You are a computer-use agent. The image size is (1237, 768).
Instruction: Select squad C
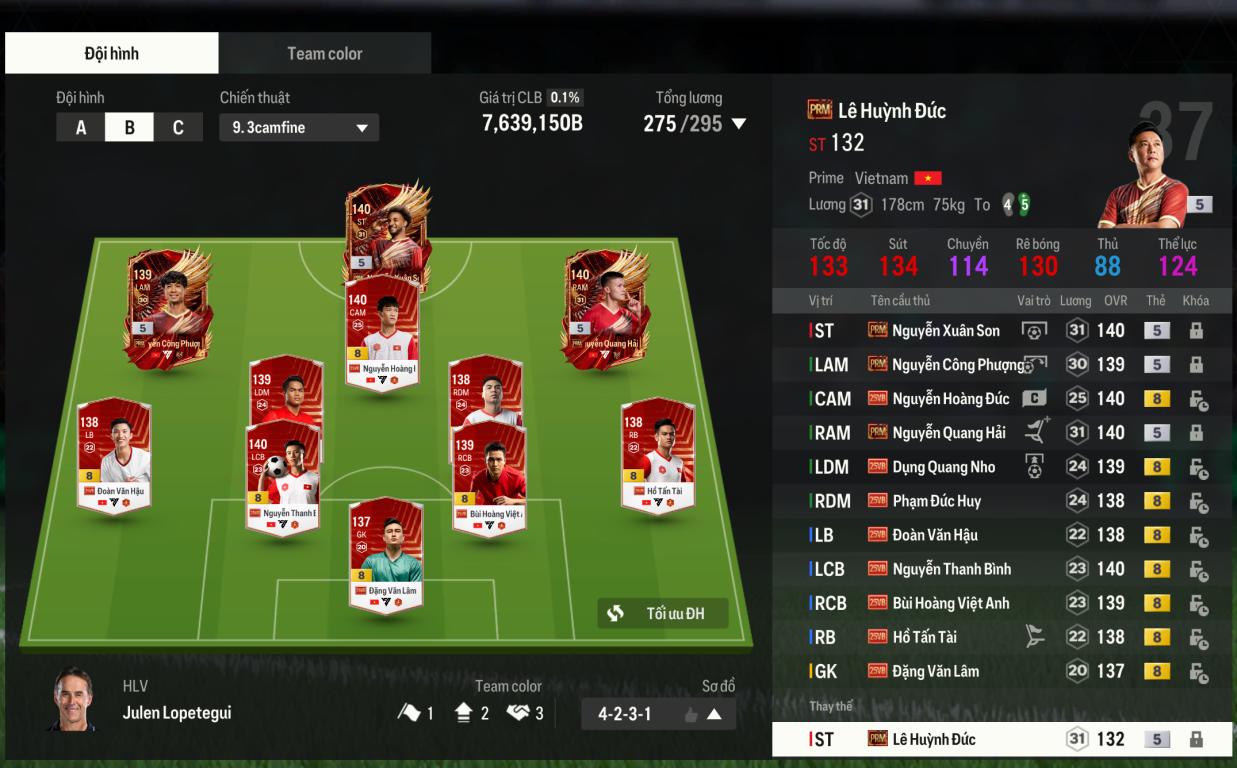pos(178,127)
